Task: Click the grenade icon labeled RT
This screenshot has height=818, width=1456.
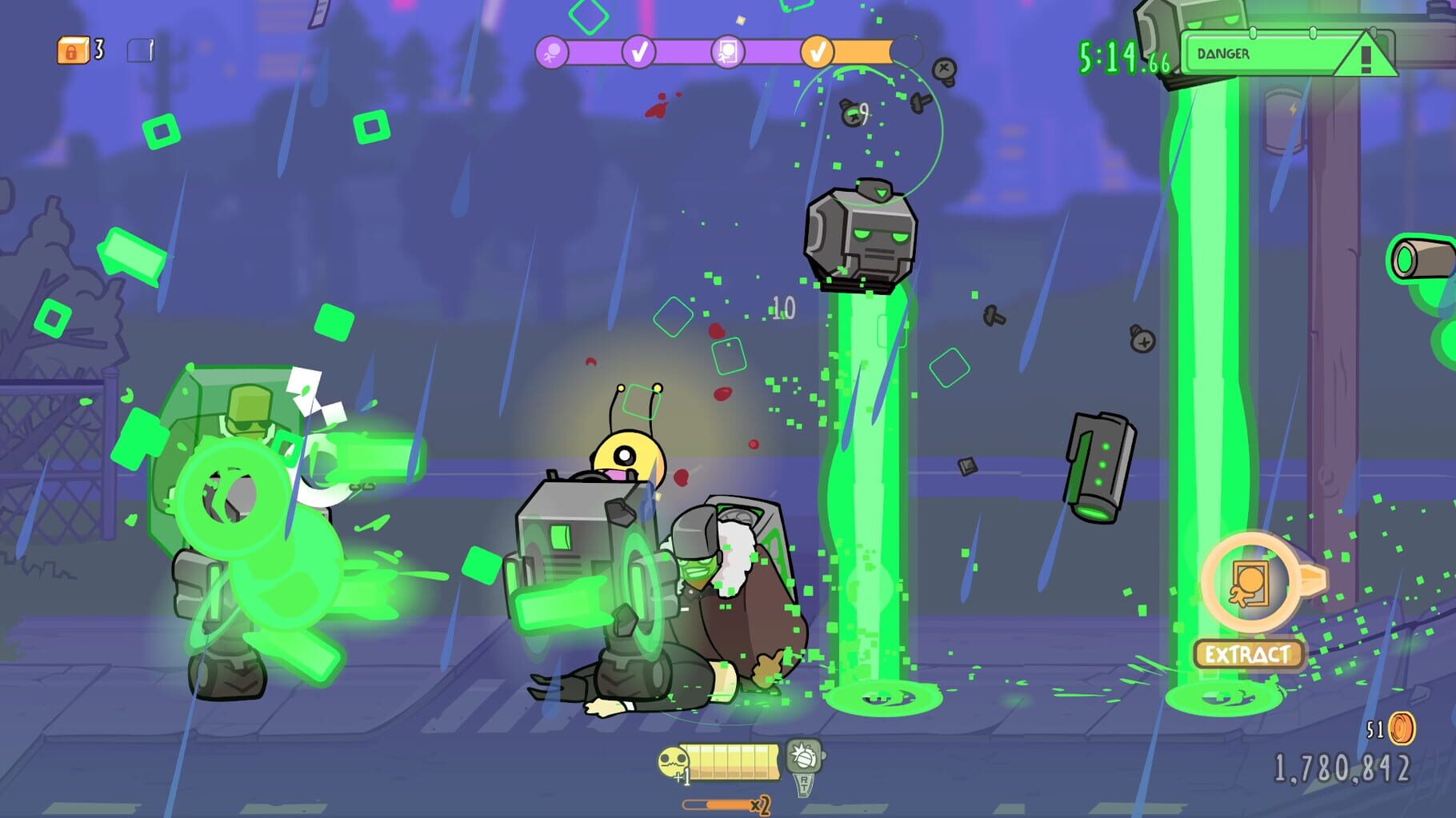Action: [804, 755]
